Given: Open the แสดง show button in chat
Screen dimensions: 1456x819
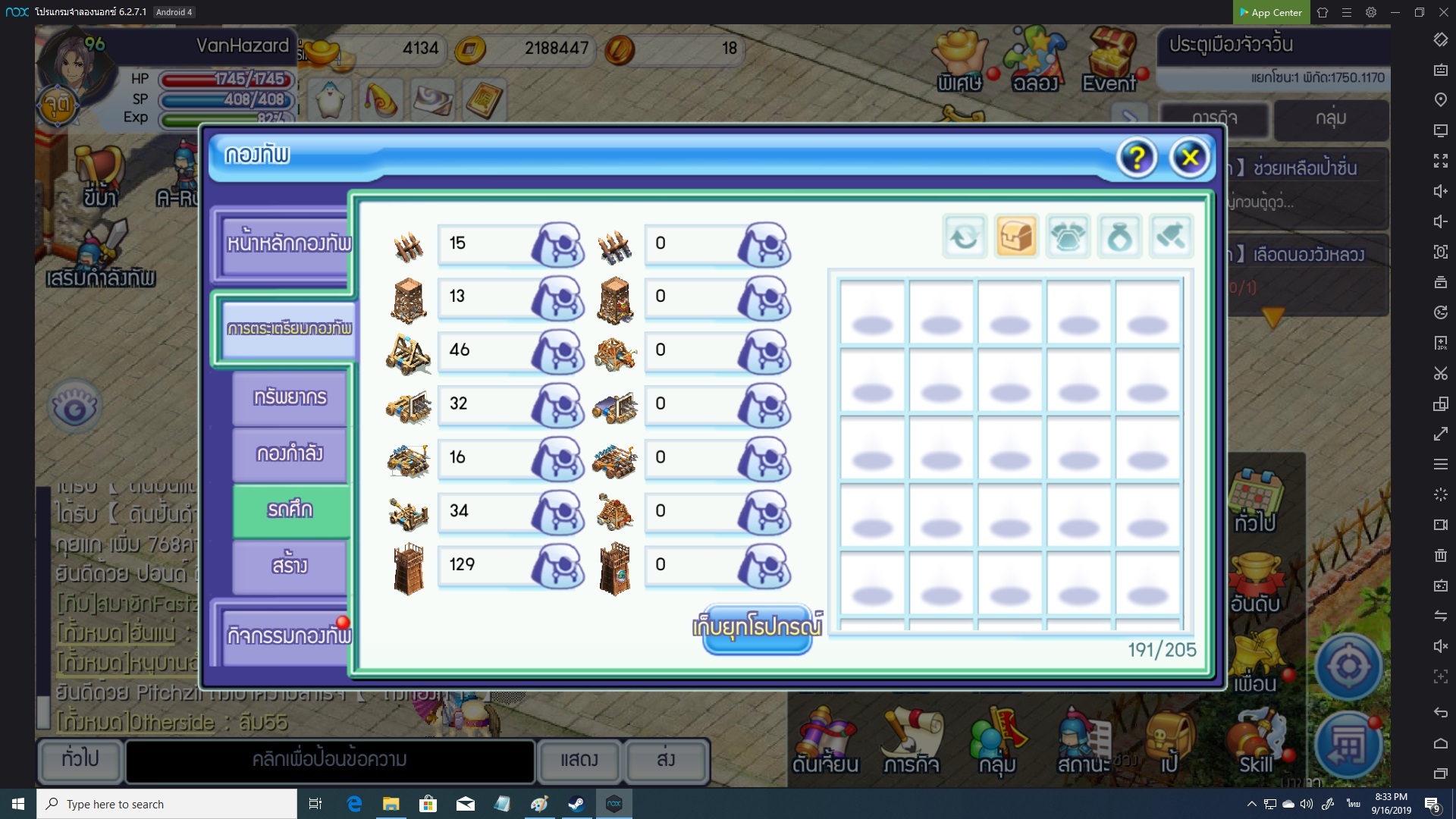Looking at the screenshot, I should click(x=579, y=760).
